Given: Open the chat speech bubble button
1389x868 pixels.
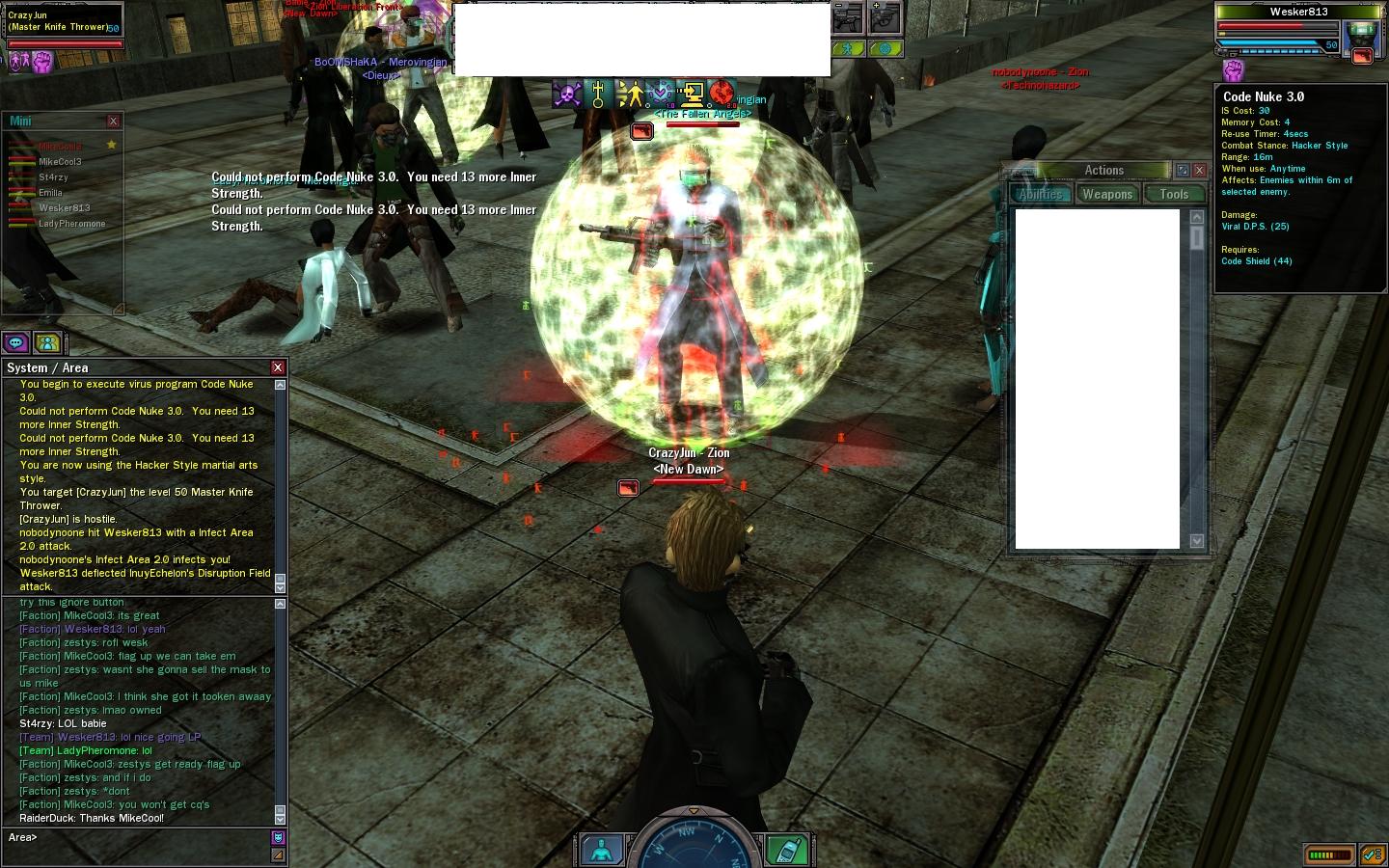Looking at the screenshot, I should pos(15,342).
